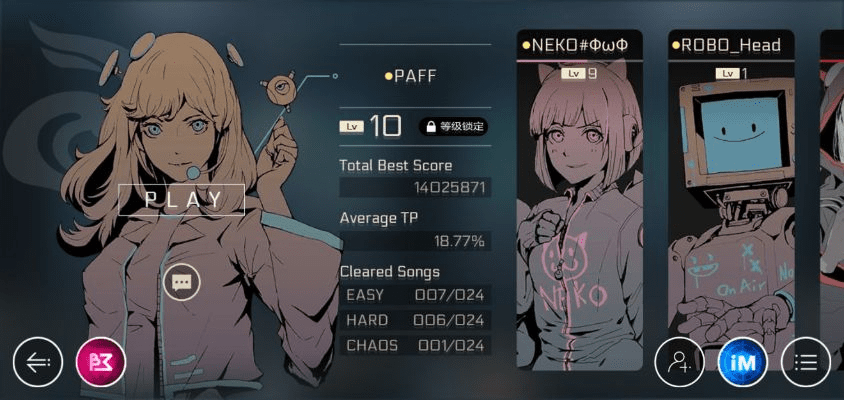Open the speech bubble chat icon

[182, 283]
